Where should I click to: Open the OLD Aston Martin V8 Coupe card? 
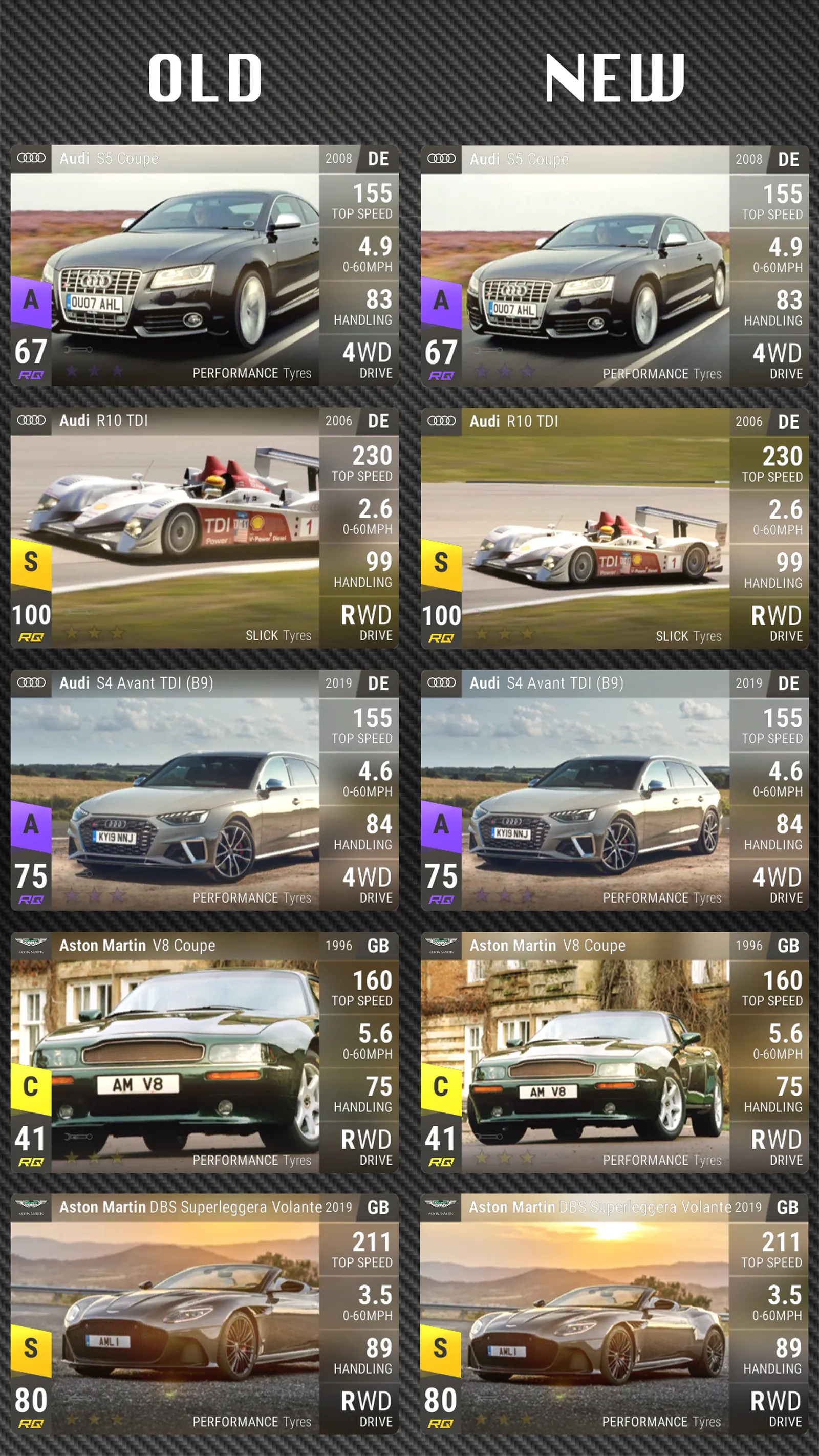pyautogui.click(x=204, y=1053)
